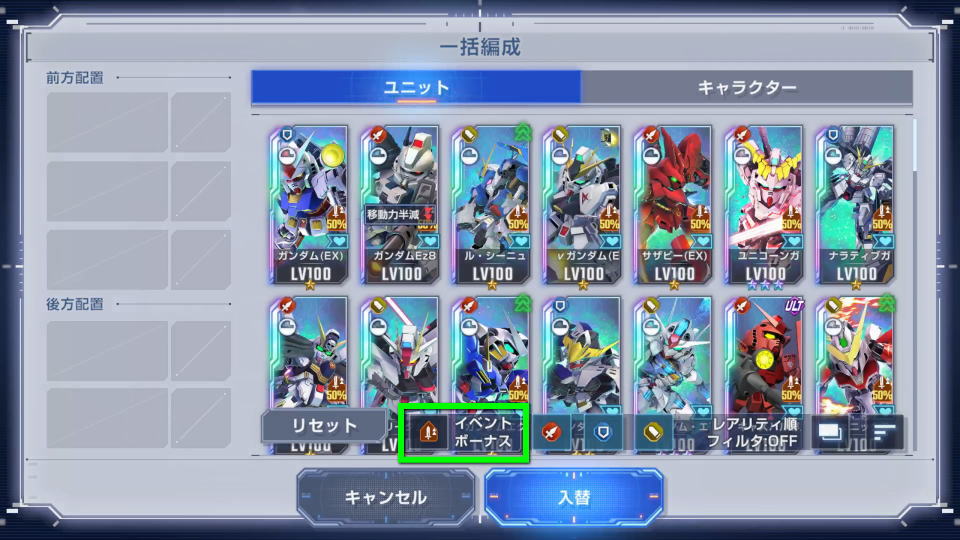
Task: Pick the ガンダムEz8 unit card
Action: click(400, 205)
